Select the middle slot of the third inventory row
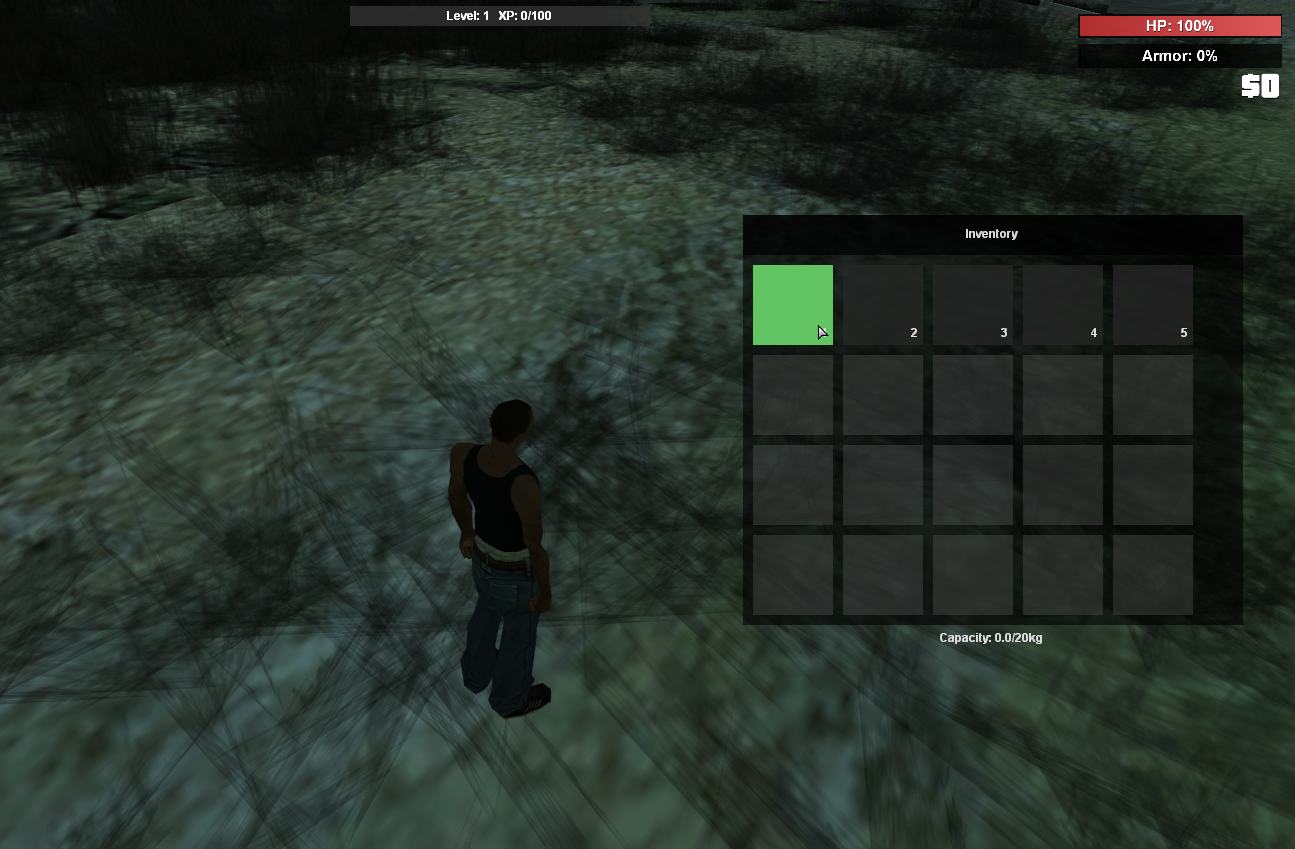The image size is (1295, 849). point(972,484)
